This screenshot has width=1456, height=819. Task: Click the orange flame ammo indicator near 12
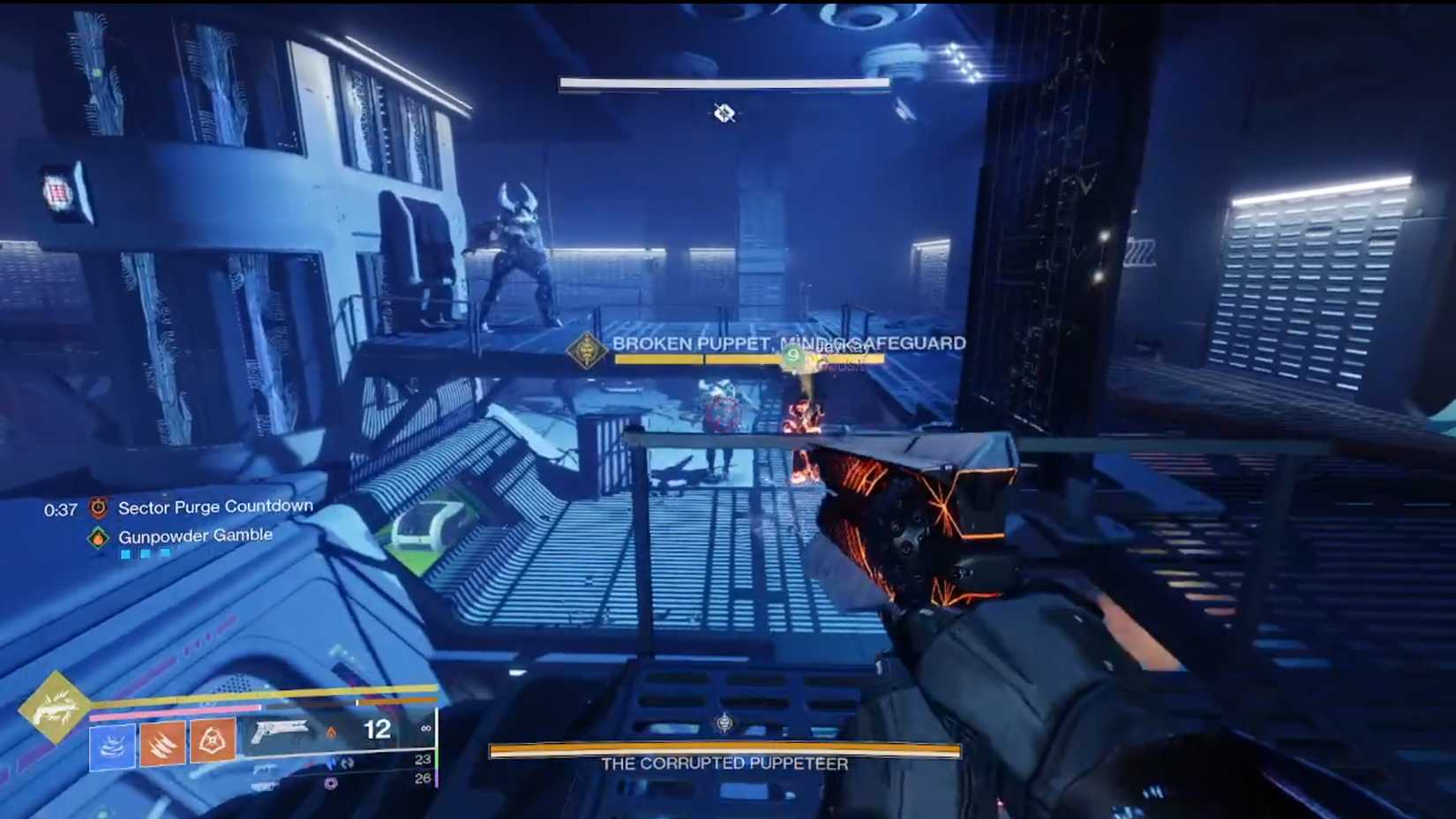pos(332,733)
